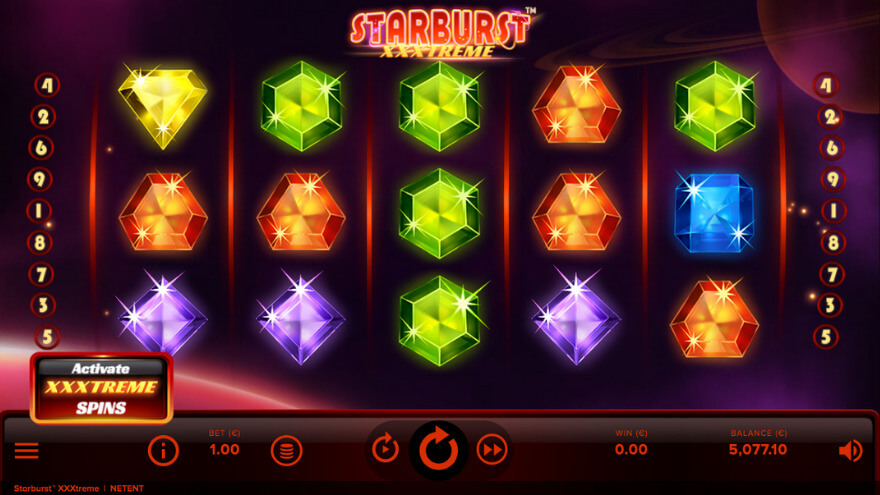Activate XXXtreme Spins feature
880x495 pixels.
point(101,388)
